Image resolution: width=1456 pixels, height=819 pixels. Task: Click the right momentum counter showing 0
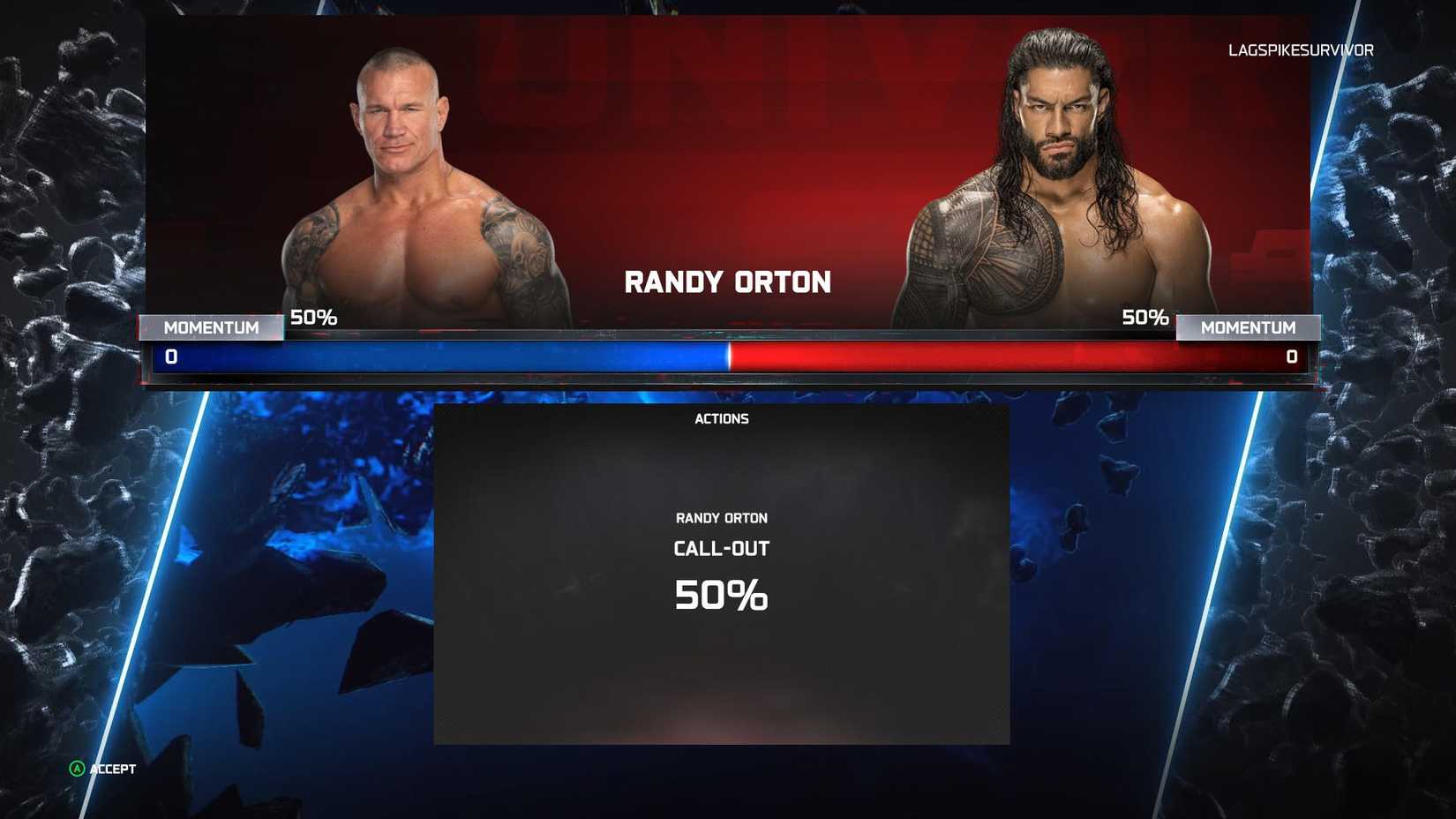tap(1291, 357)
